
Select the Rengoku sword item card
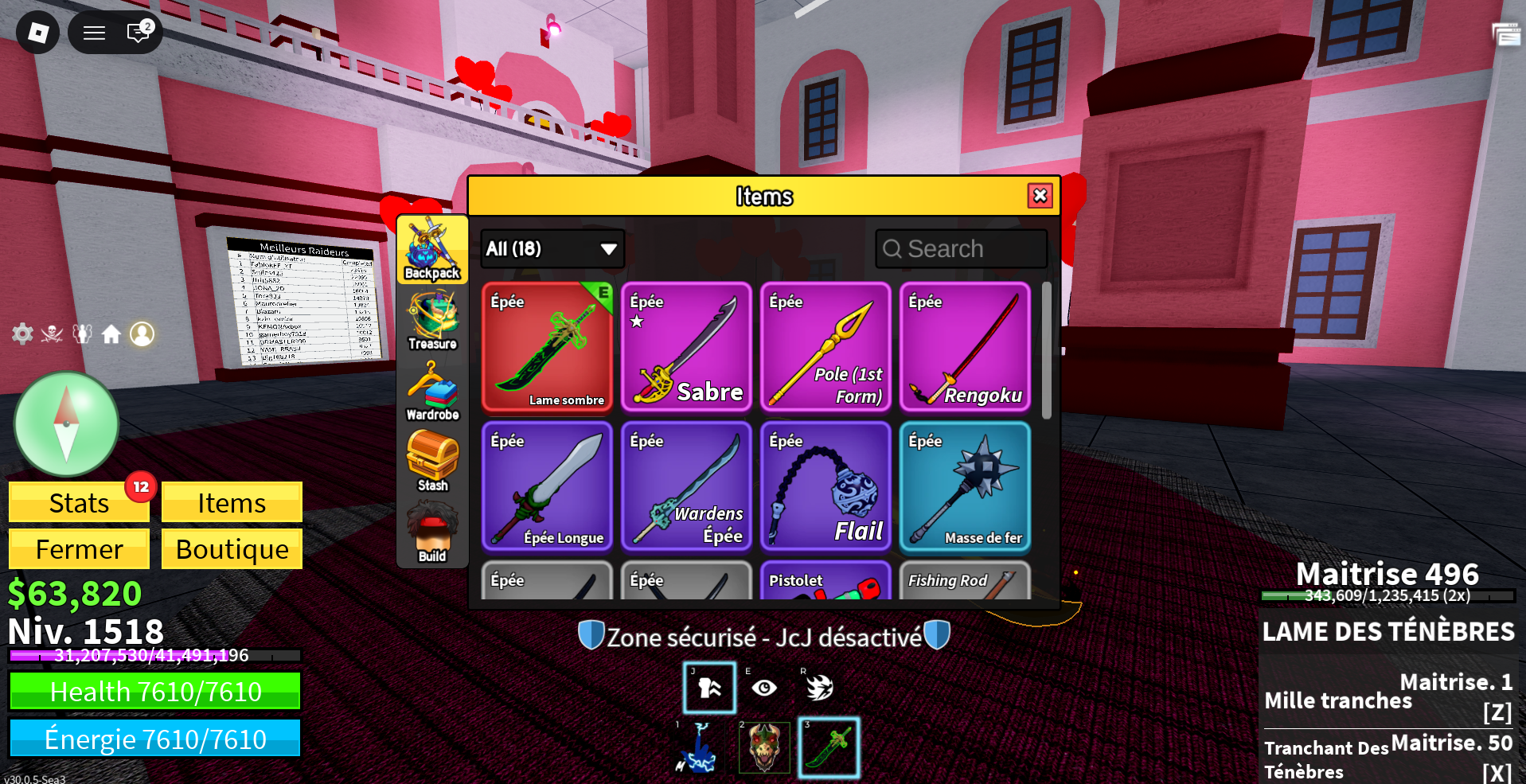965,348
